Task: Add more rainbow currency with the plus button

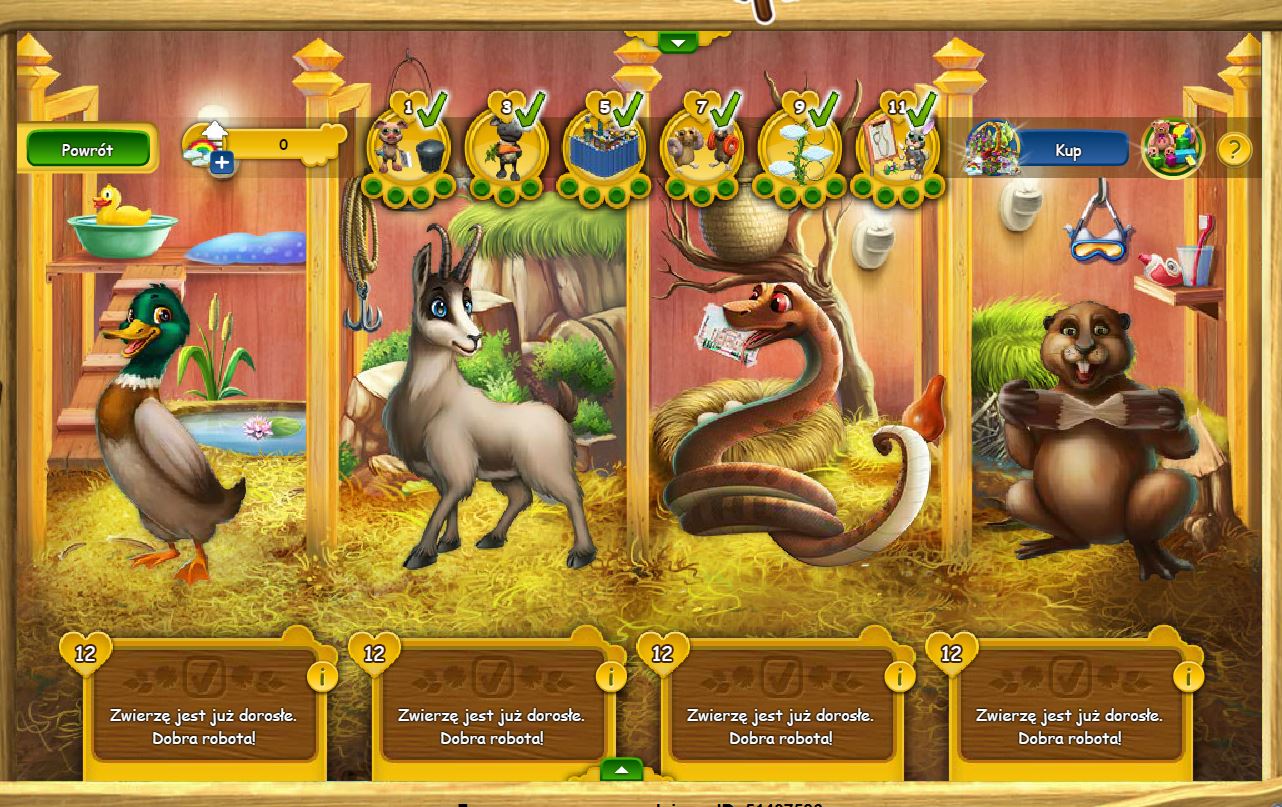Action: (x=222, y=163)
